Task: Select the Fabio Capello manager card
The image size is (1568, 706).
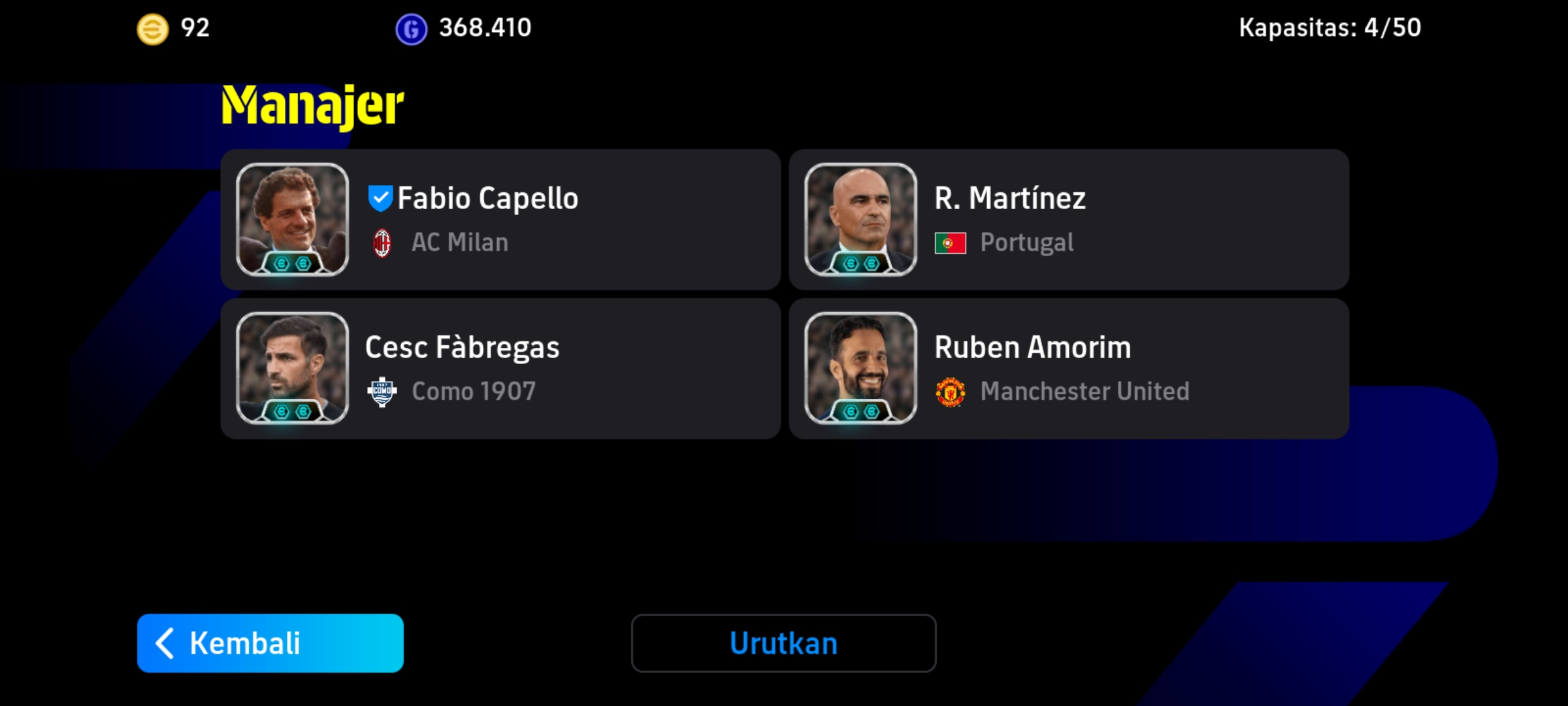Action: coord(500,220)
